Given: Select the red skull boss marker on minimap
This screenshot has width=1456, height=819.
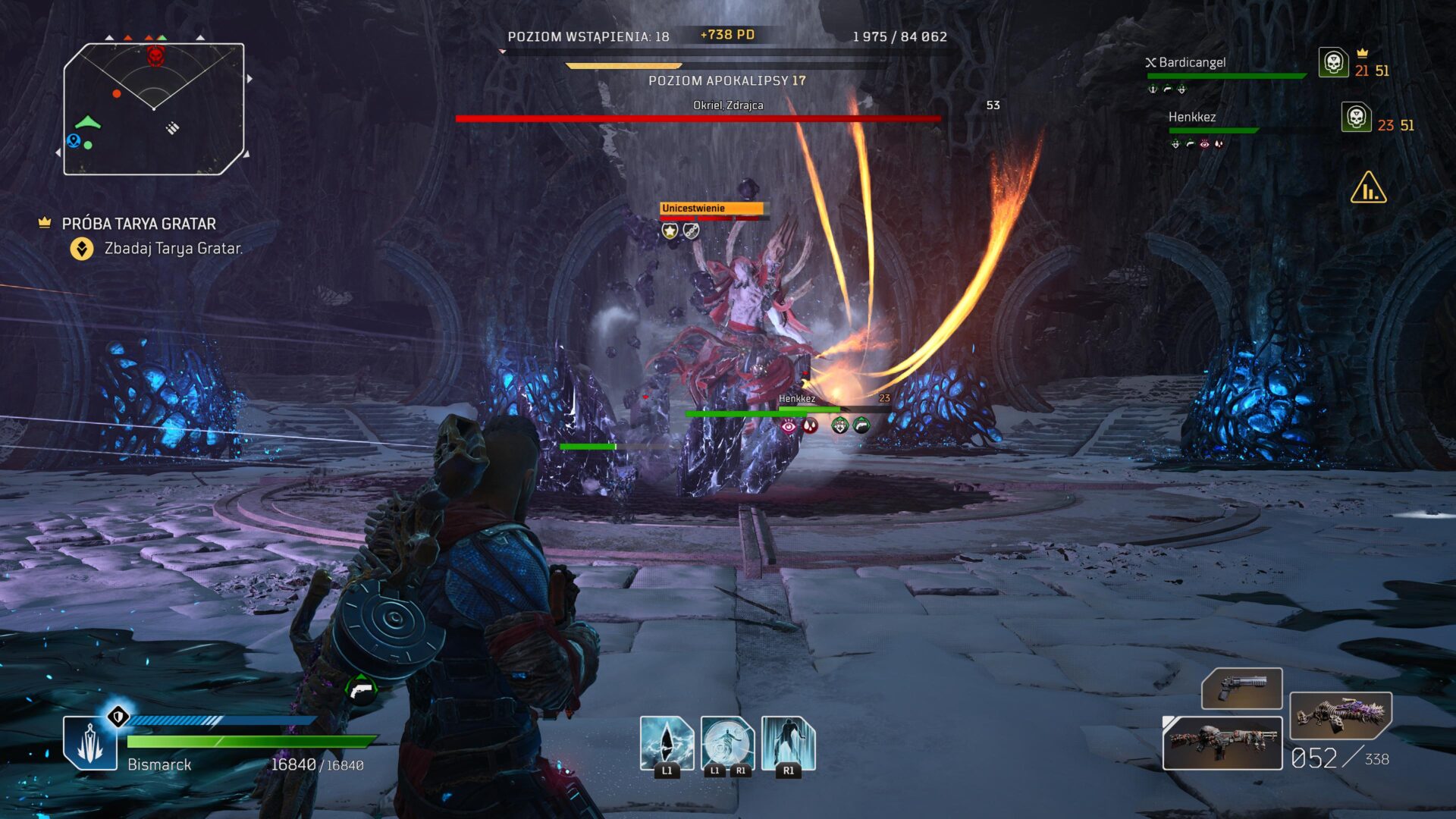Looking at the screenshot, I should [x=155, y=55].
